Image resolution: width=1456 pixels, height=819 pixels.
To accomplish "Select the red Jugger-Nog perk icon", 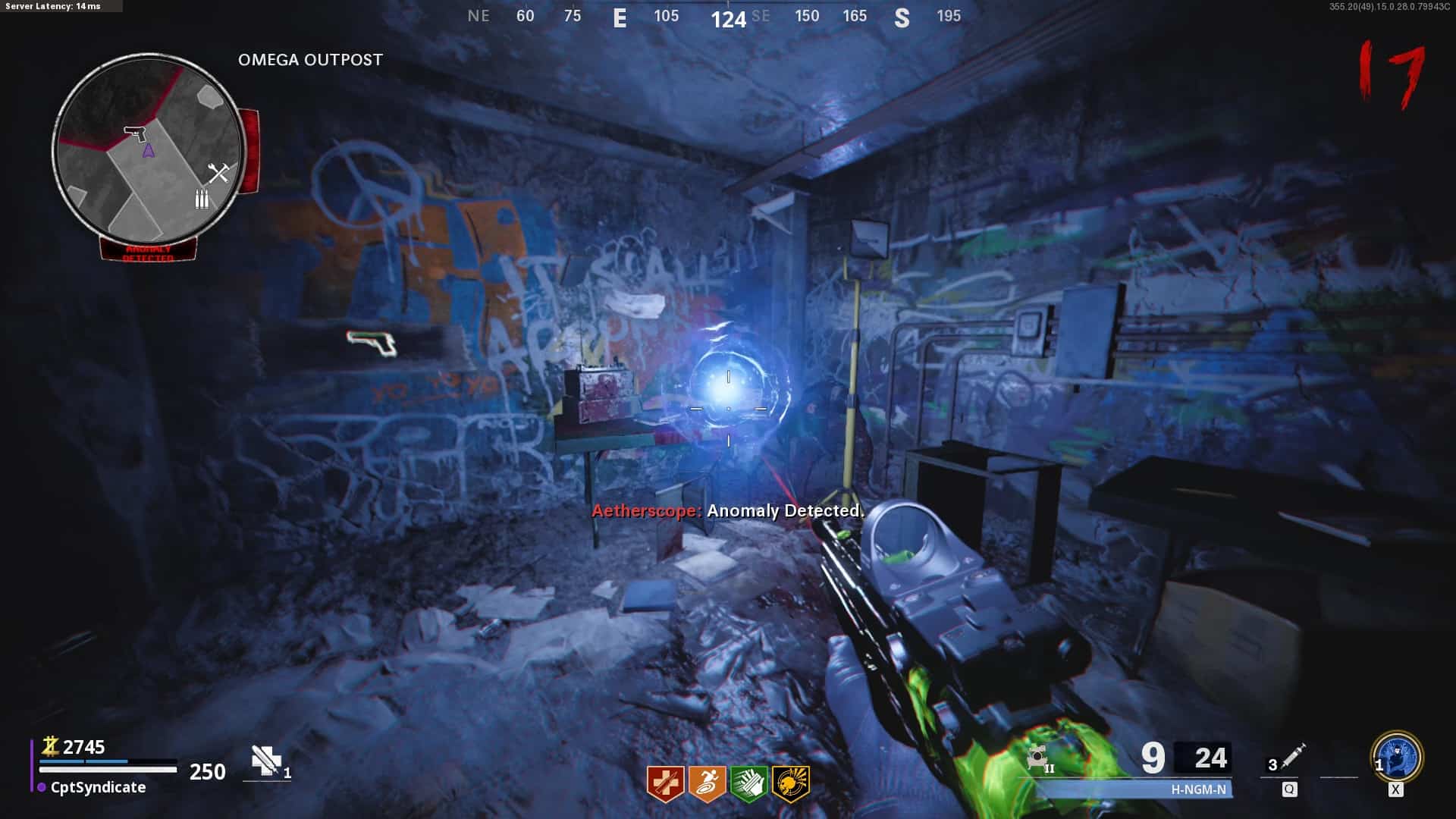I will (x=665, y=783).
